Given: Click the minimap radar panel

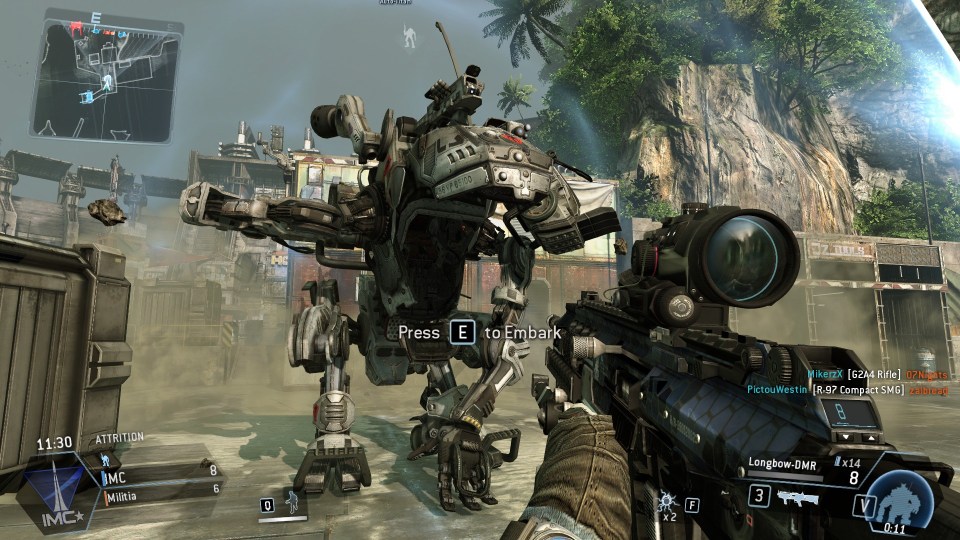Looking at the screenshot, I should 105,75.
